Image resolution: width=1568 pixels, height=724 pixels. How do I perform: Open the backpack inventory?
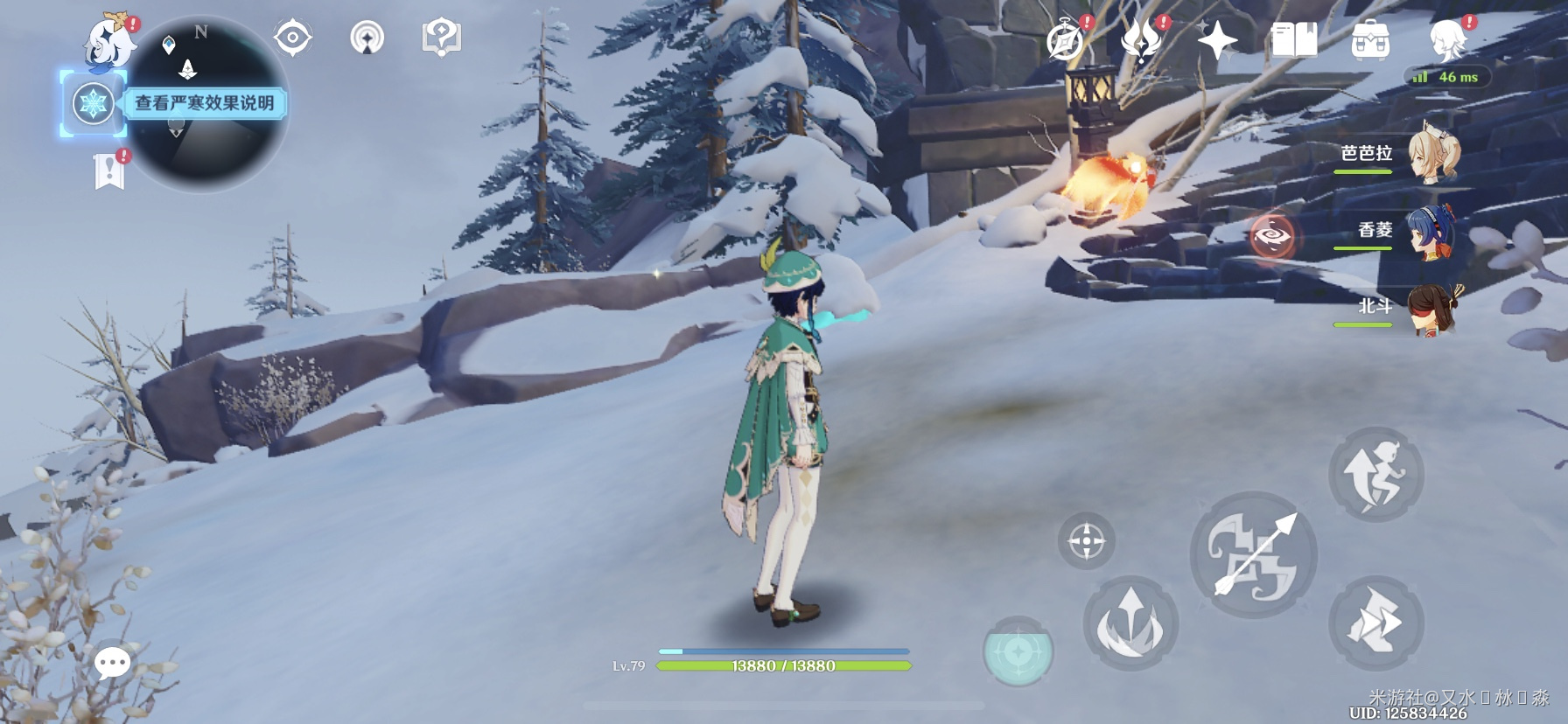coord(1369,40)
